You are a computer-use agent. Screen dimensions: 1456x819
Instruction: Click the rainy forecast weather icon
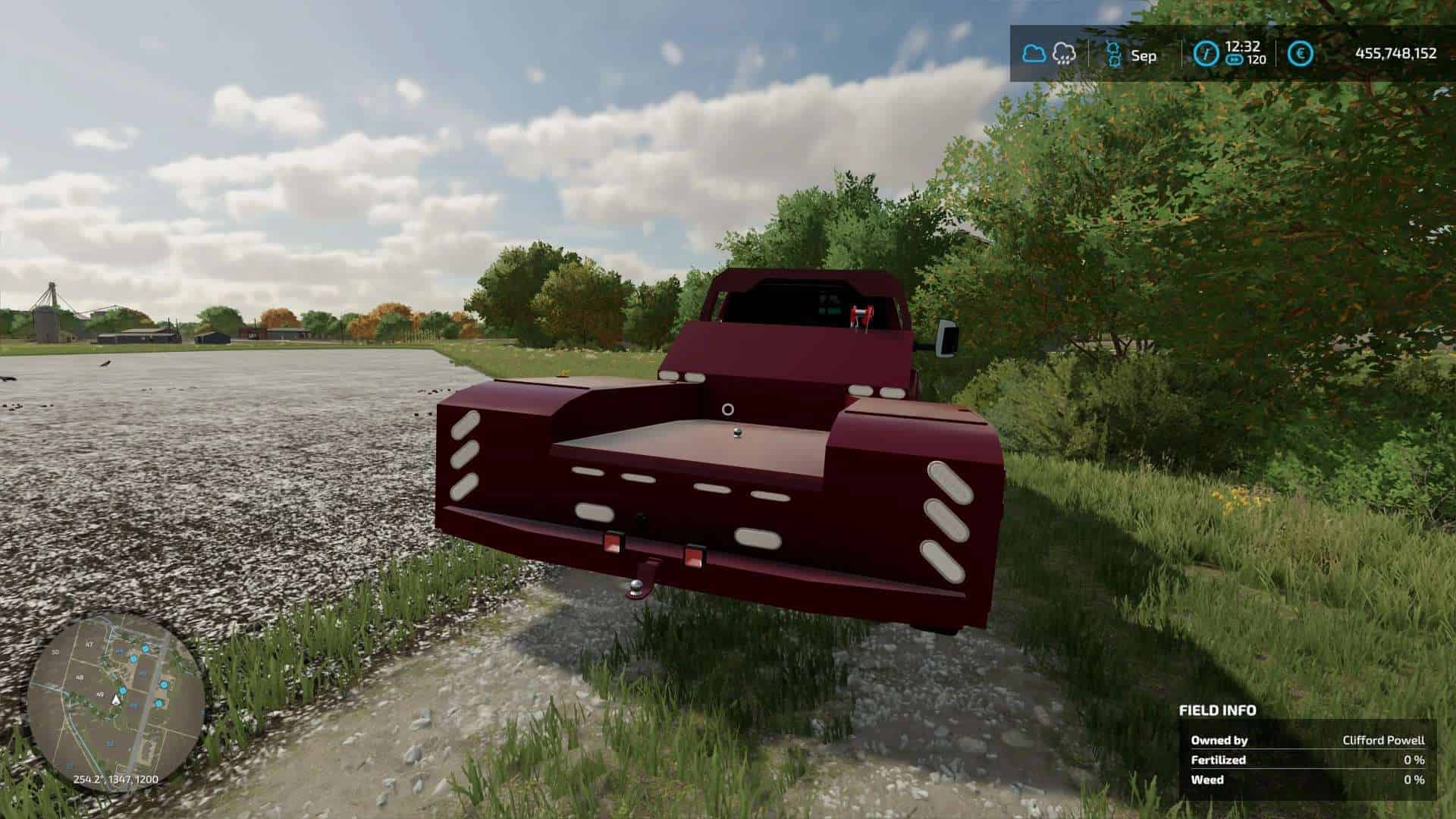coord(1063,53)
